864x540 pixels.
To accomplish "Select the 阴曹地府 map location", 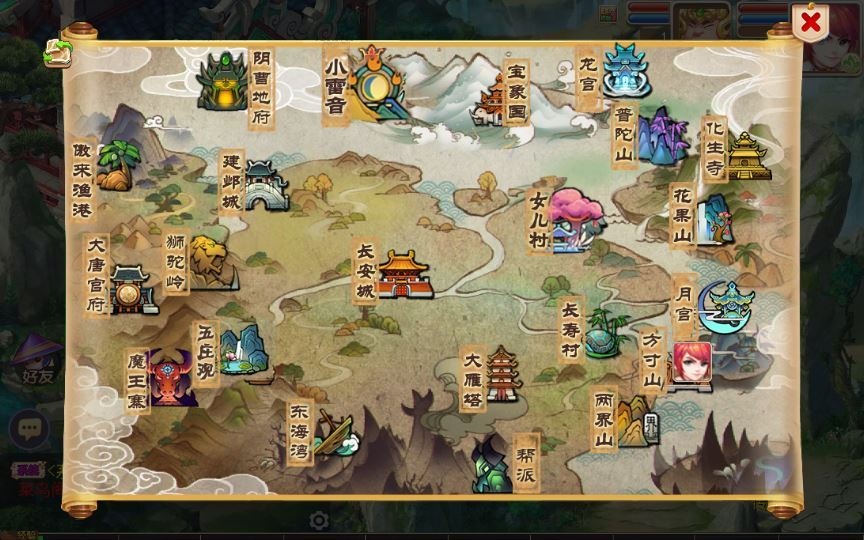I will 222,82.
